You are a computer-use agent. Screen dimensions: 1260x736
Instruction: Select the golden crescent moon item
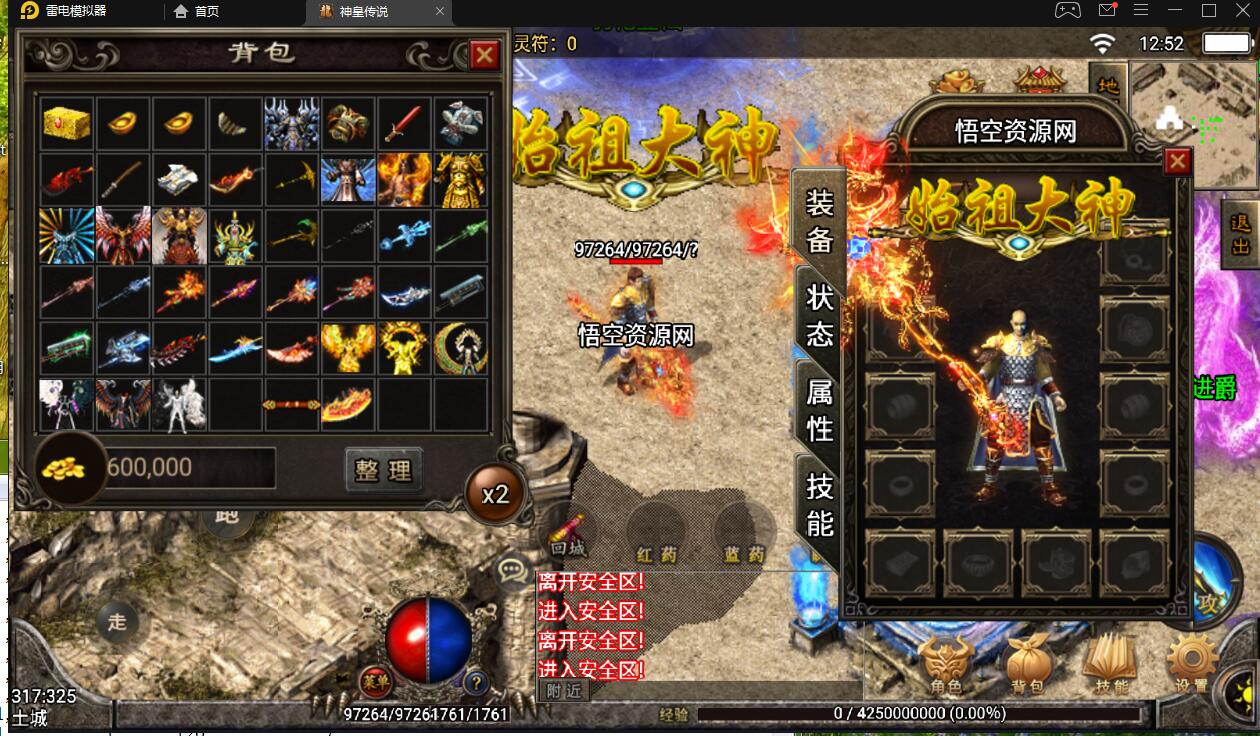pyautogui.click(x=460, y=348)
